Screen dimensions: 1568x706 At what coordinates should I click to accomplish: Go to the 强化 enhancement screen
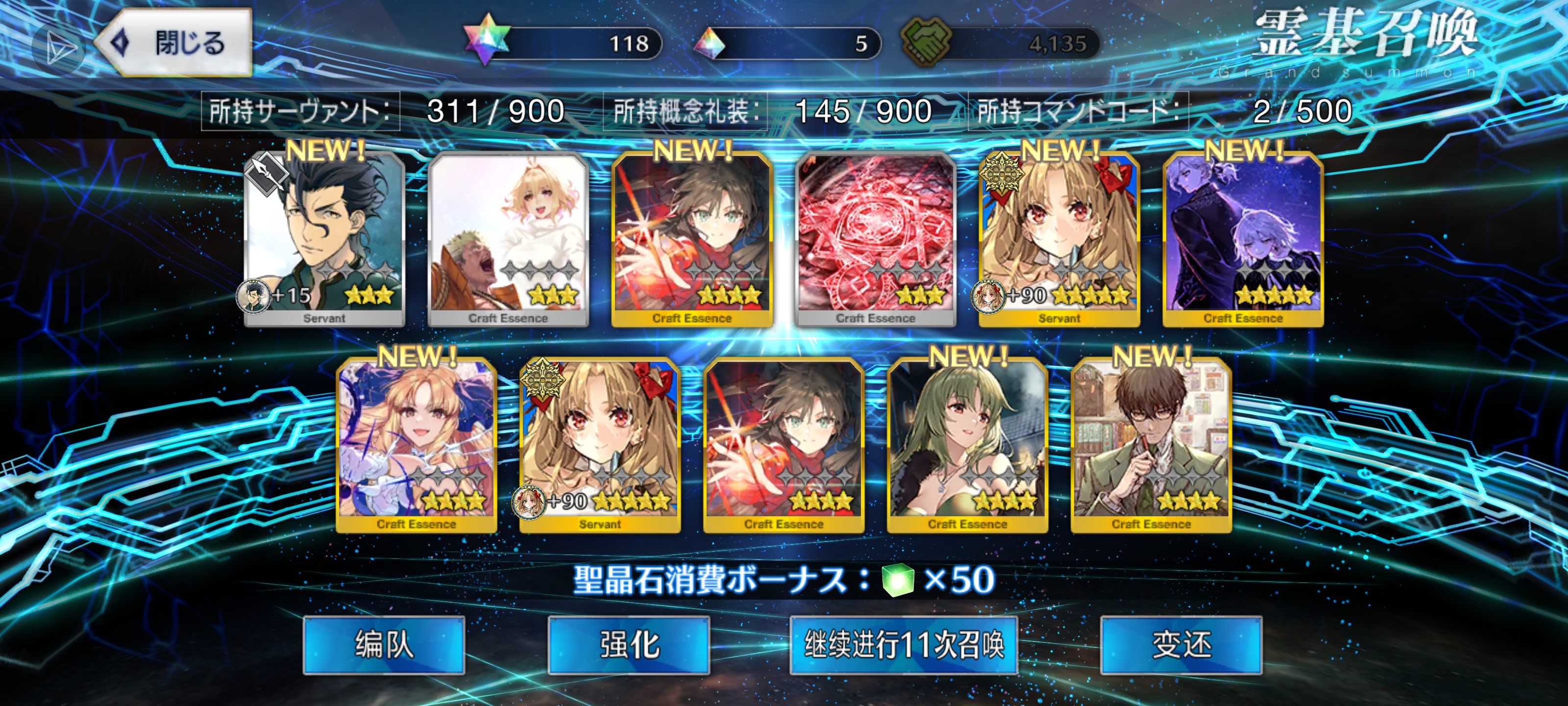[x=629, y=645]
